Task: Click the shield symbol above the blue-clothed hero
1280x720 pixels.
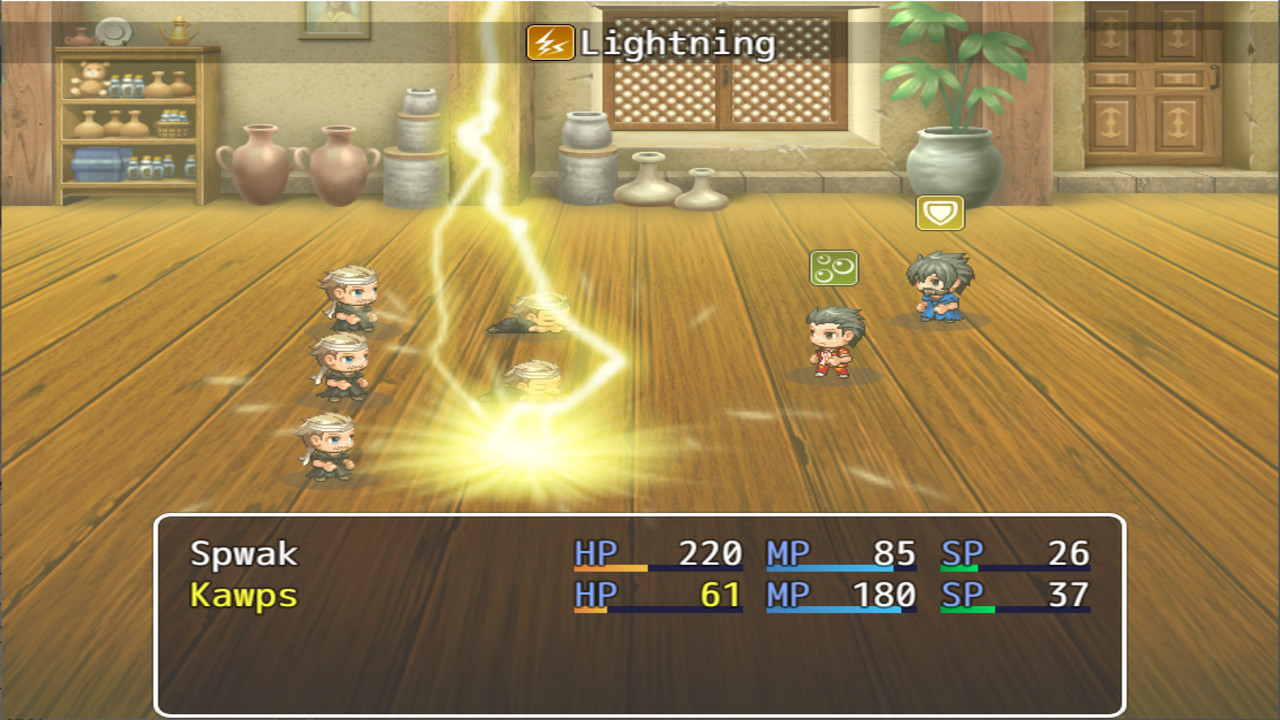Action: 940,212
